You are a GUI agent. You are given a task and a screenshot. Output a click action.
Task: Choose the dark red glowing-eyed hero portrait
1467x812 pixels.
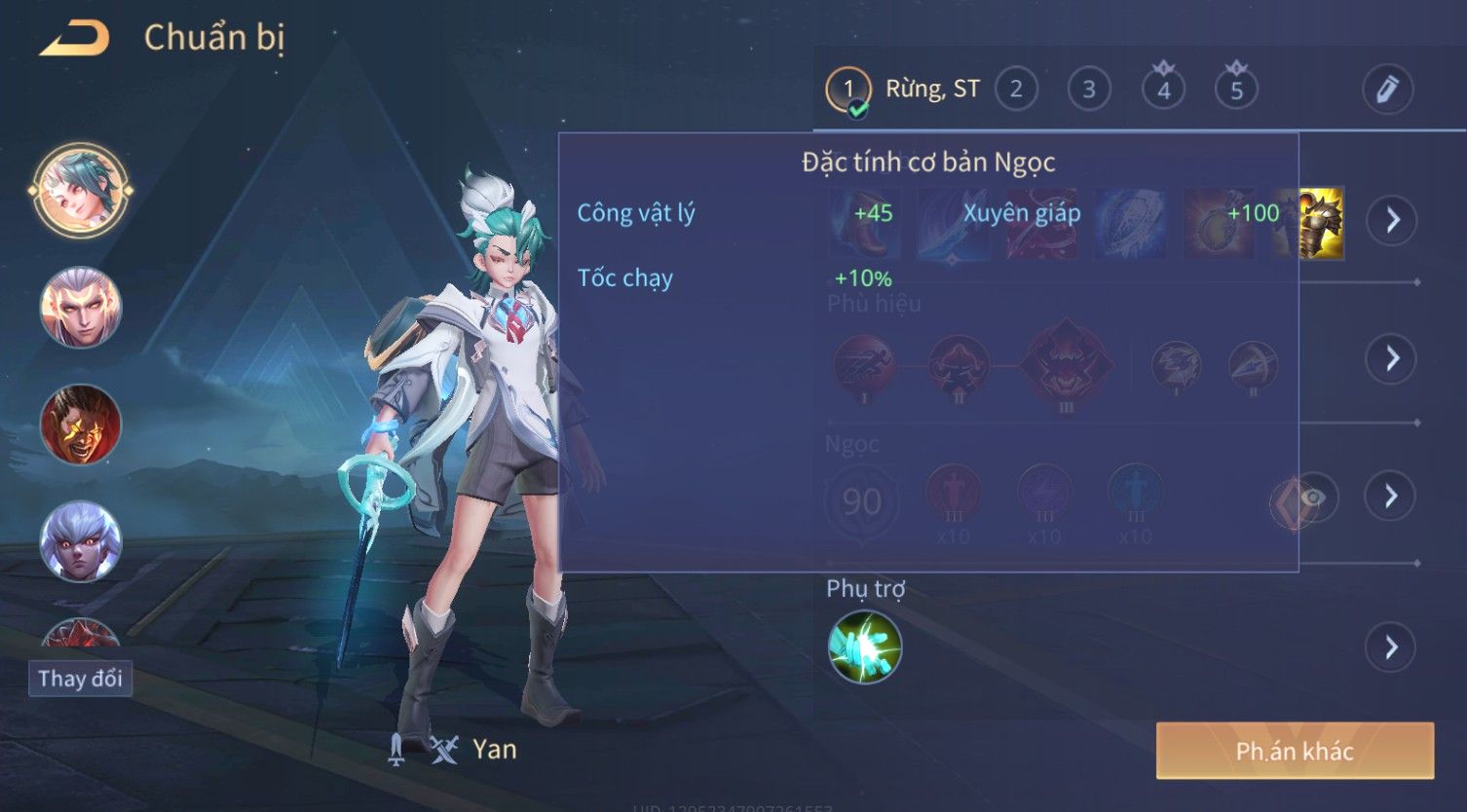point(80,424)
